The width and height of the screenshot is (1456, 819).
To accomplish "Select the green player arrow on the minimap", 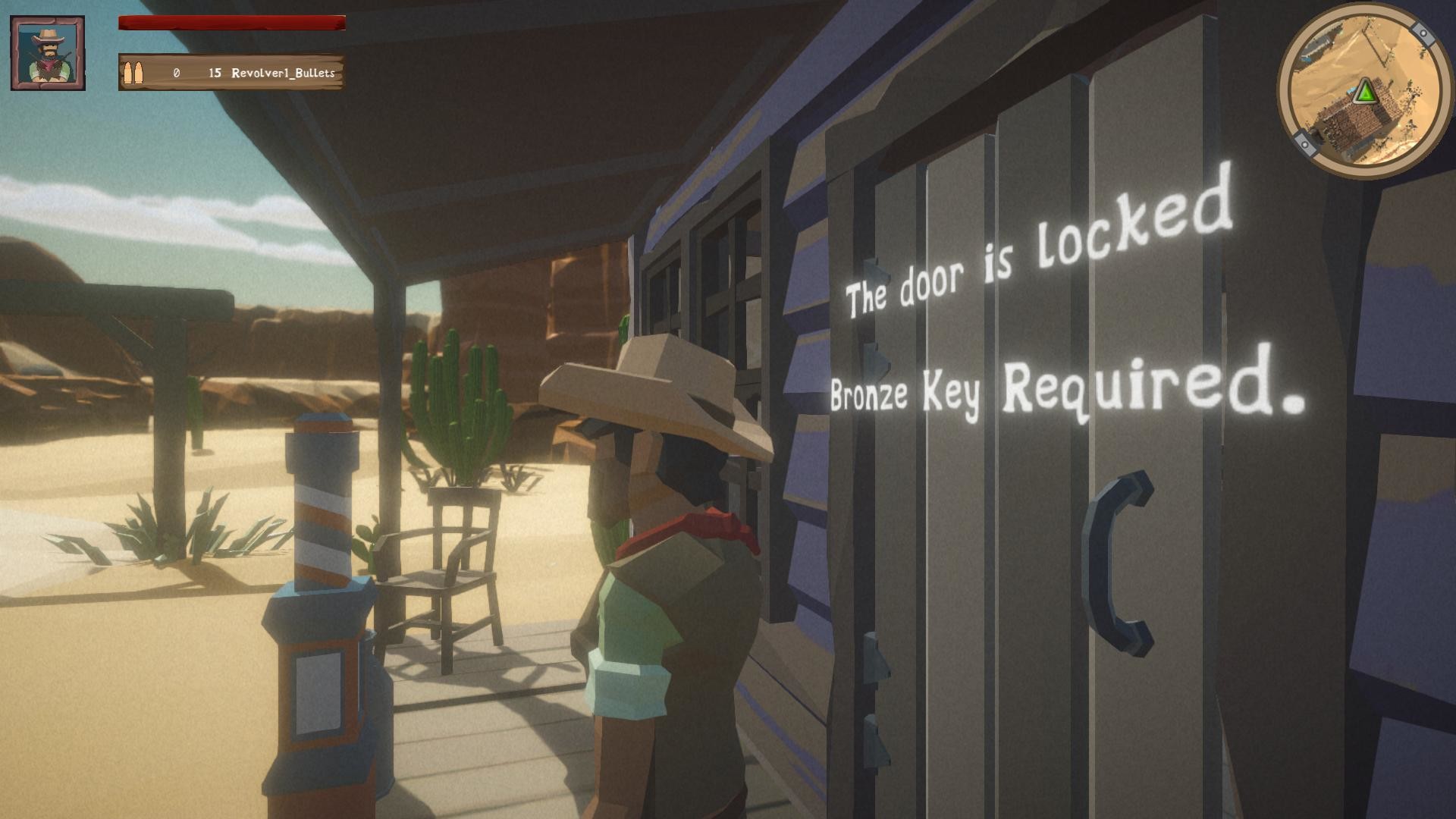I will pyautogui.click(x=1365, y=93).
